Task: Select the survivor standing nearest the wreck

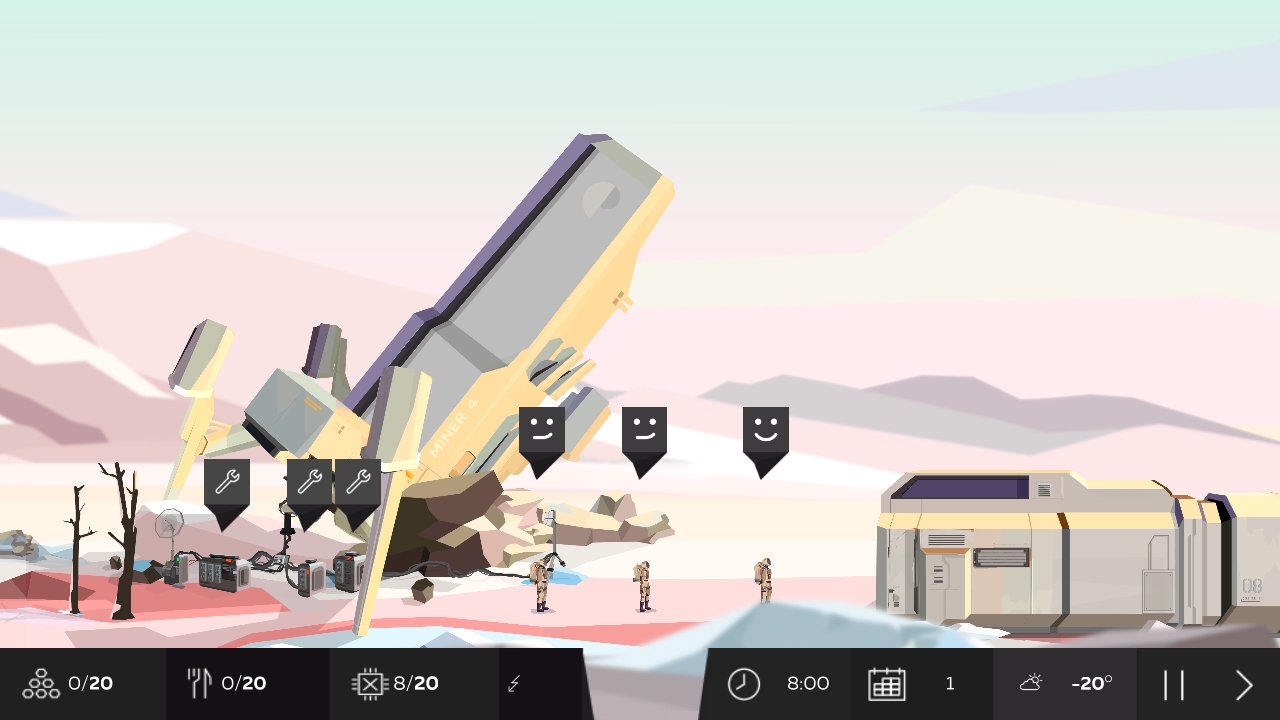Action: tap(543, 585)
